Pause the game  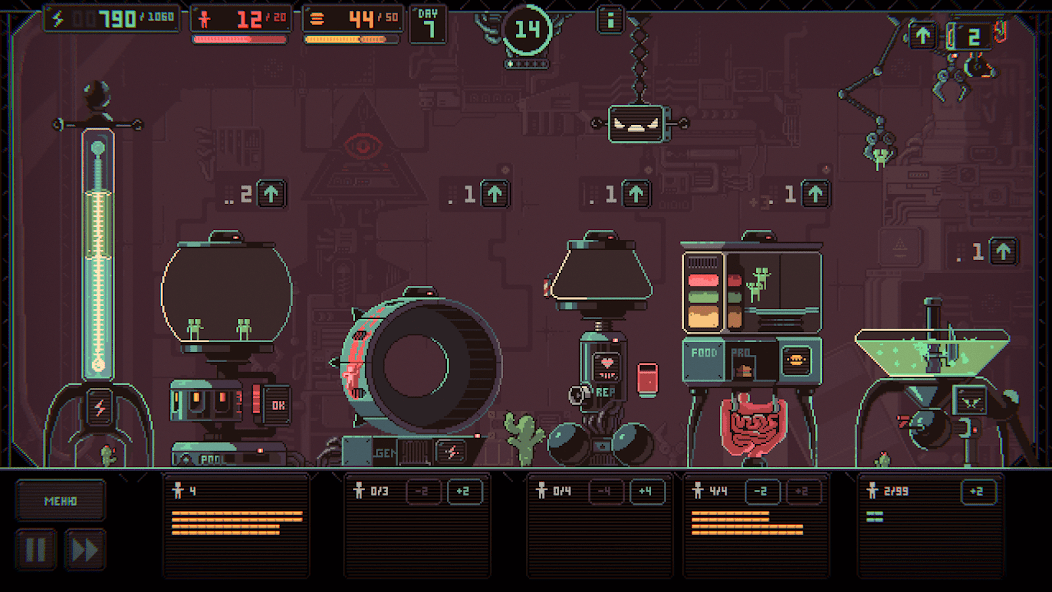coord(36,550)
